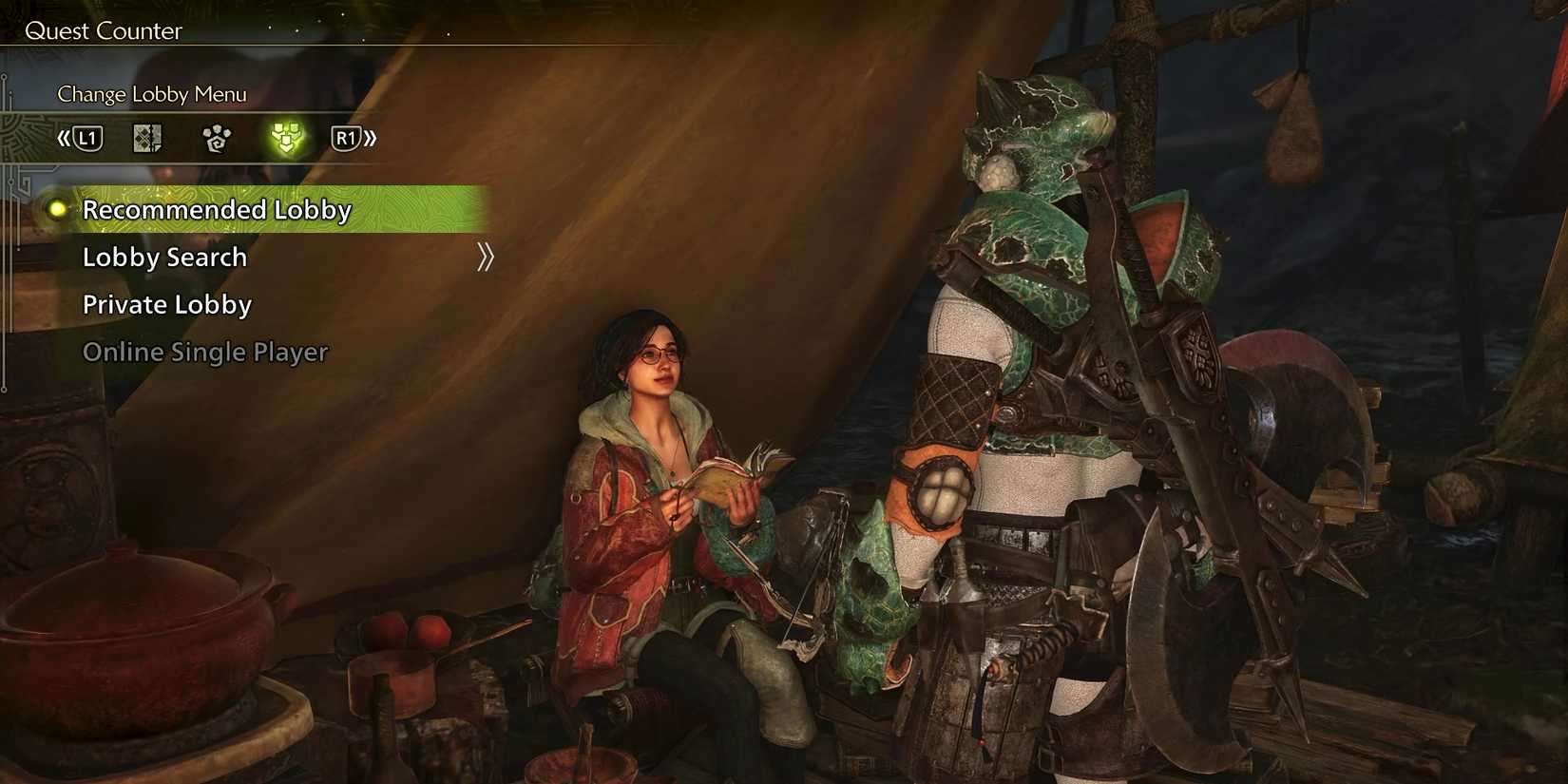Screen dimensions: 1568x784
Task: Select the quest list tab icon
Action: 147,138
